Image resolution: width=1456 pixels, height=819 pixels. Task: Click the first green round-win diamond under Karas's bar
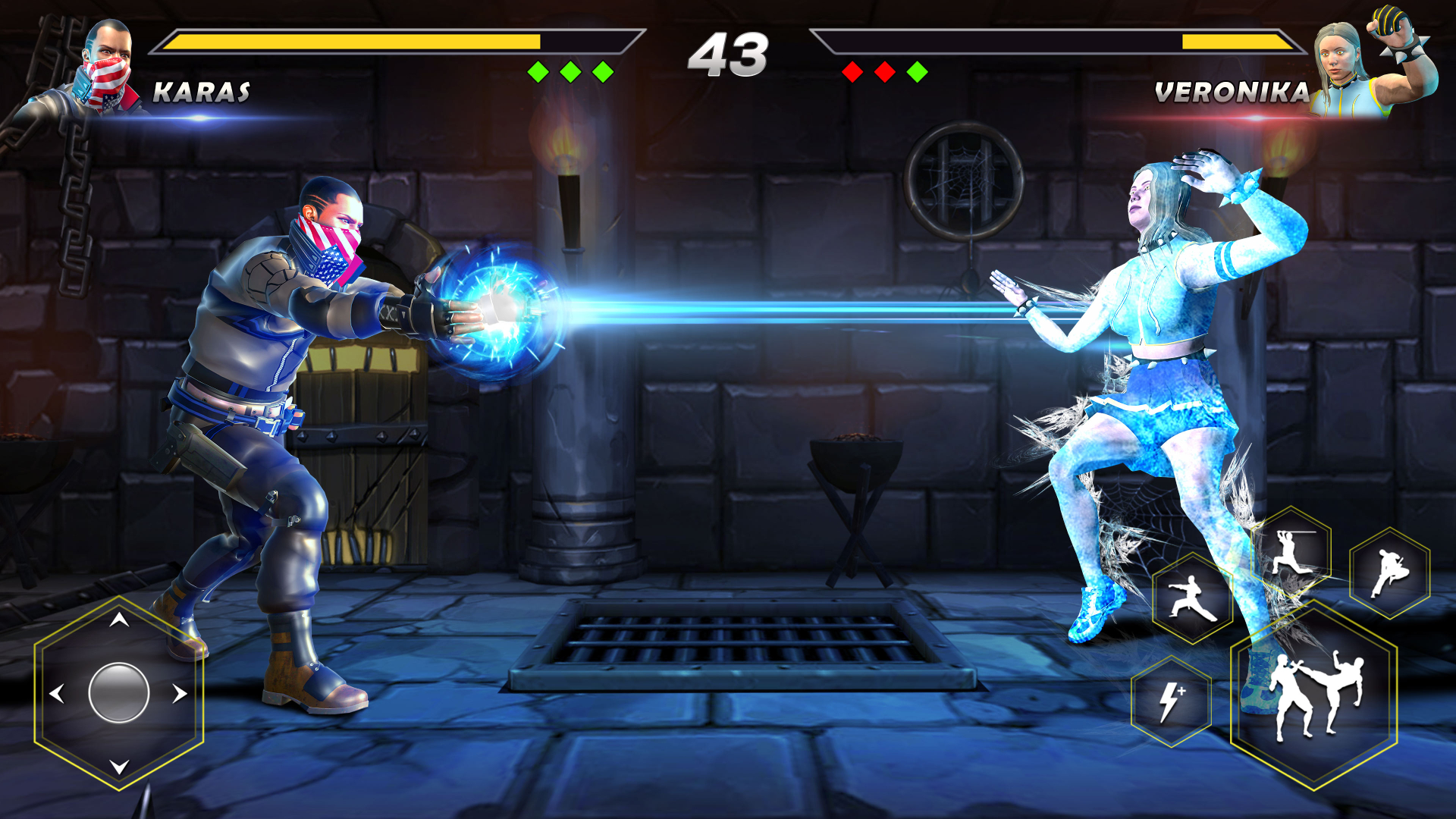[539, 71]
